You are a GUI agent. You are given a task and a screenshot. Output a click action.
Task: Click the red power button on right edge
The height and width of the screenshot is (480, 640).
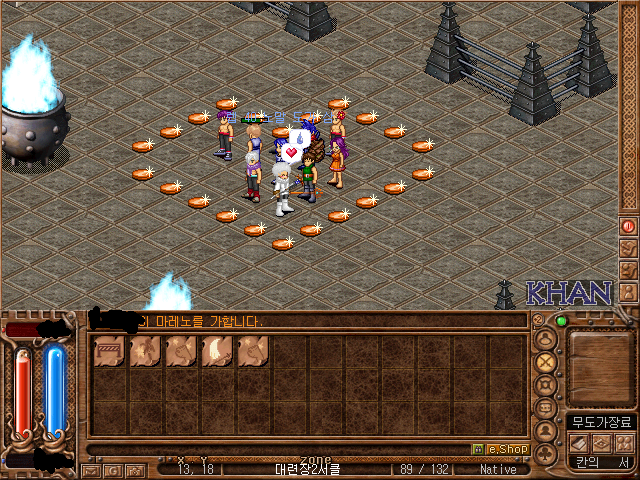tap(628, 226)
